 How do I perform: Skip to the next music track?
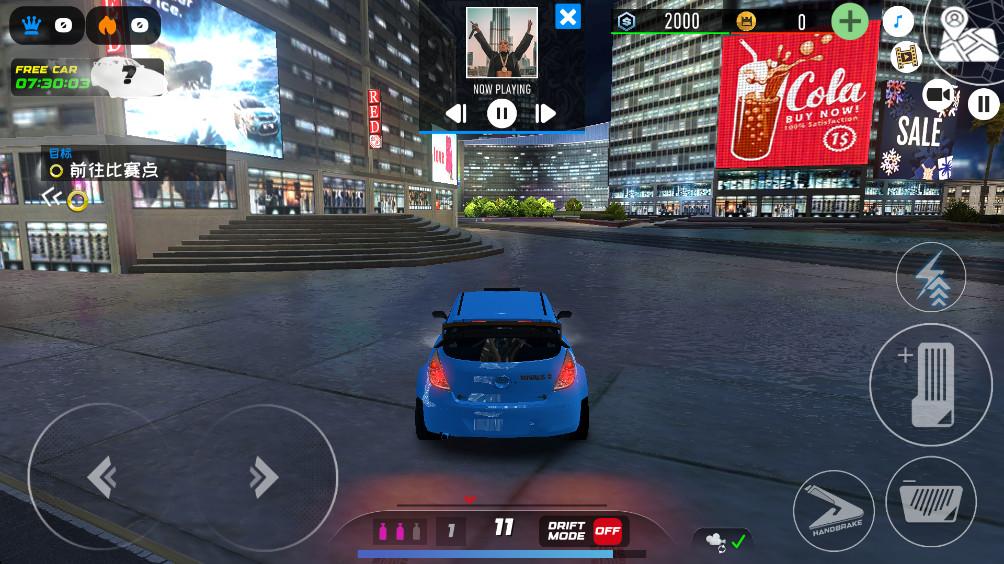point(545,113)
